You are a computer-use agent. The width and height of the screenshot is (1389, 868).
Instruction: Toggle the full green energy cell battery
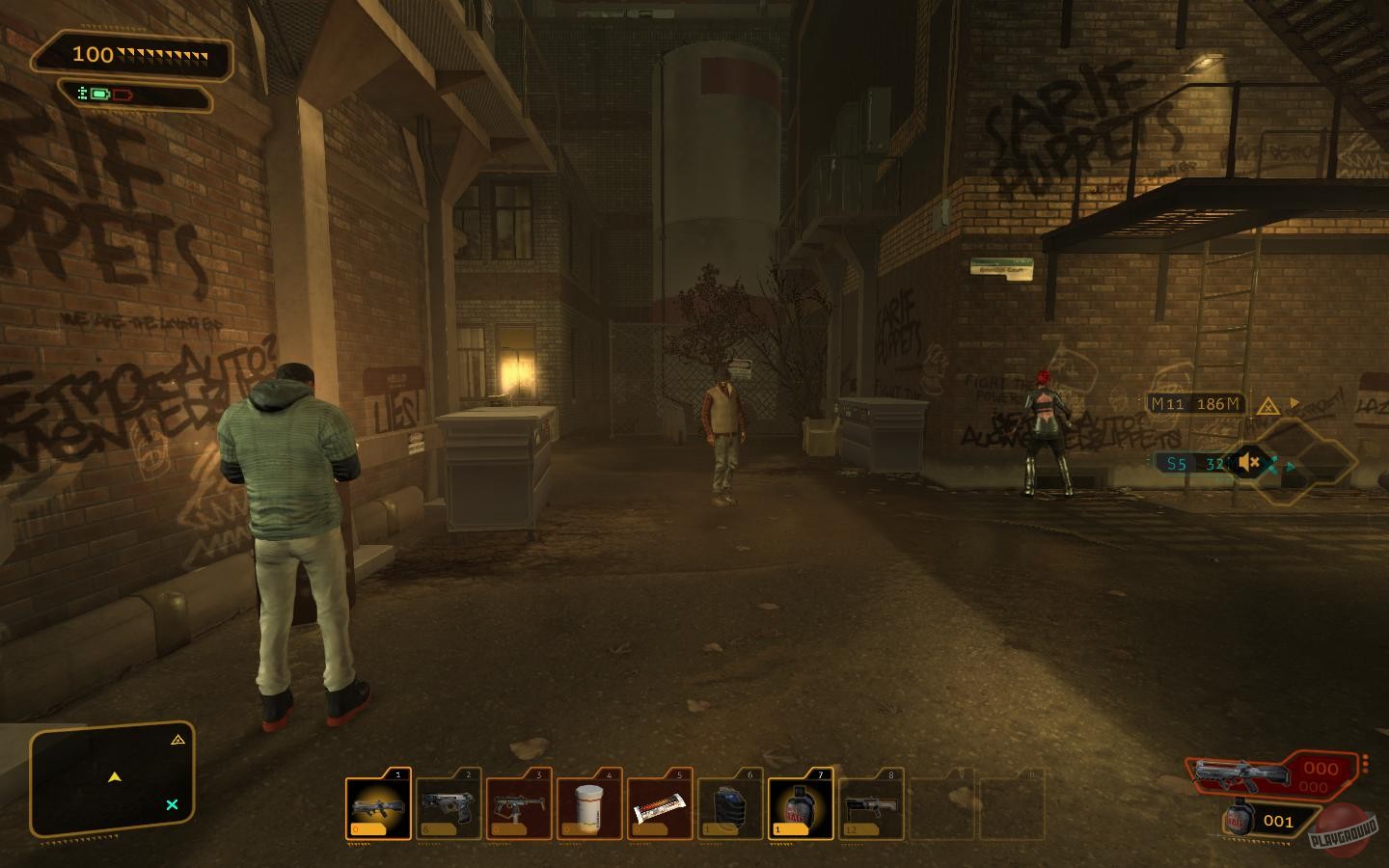tap(100, 95)
